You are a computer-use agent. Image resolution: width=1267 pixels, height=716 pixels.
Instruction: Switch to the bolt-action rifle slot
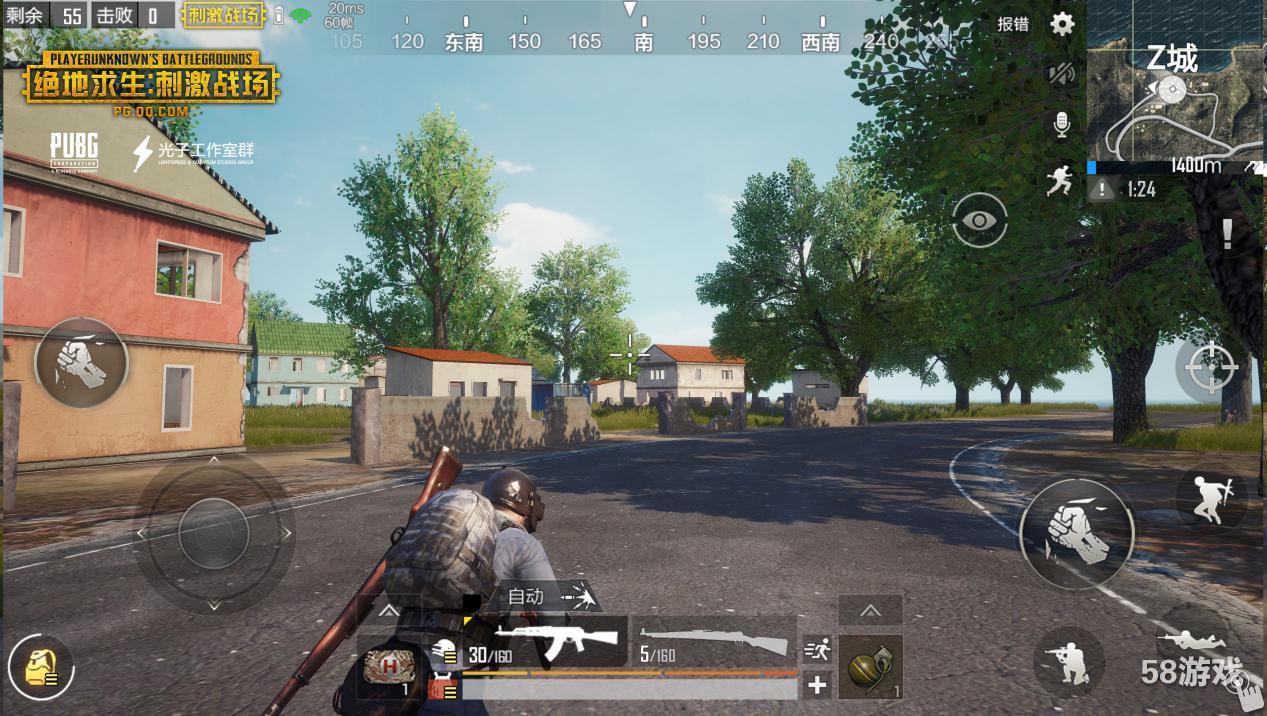click(x=715, y=642)
